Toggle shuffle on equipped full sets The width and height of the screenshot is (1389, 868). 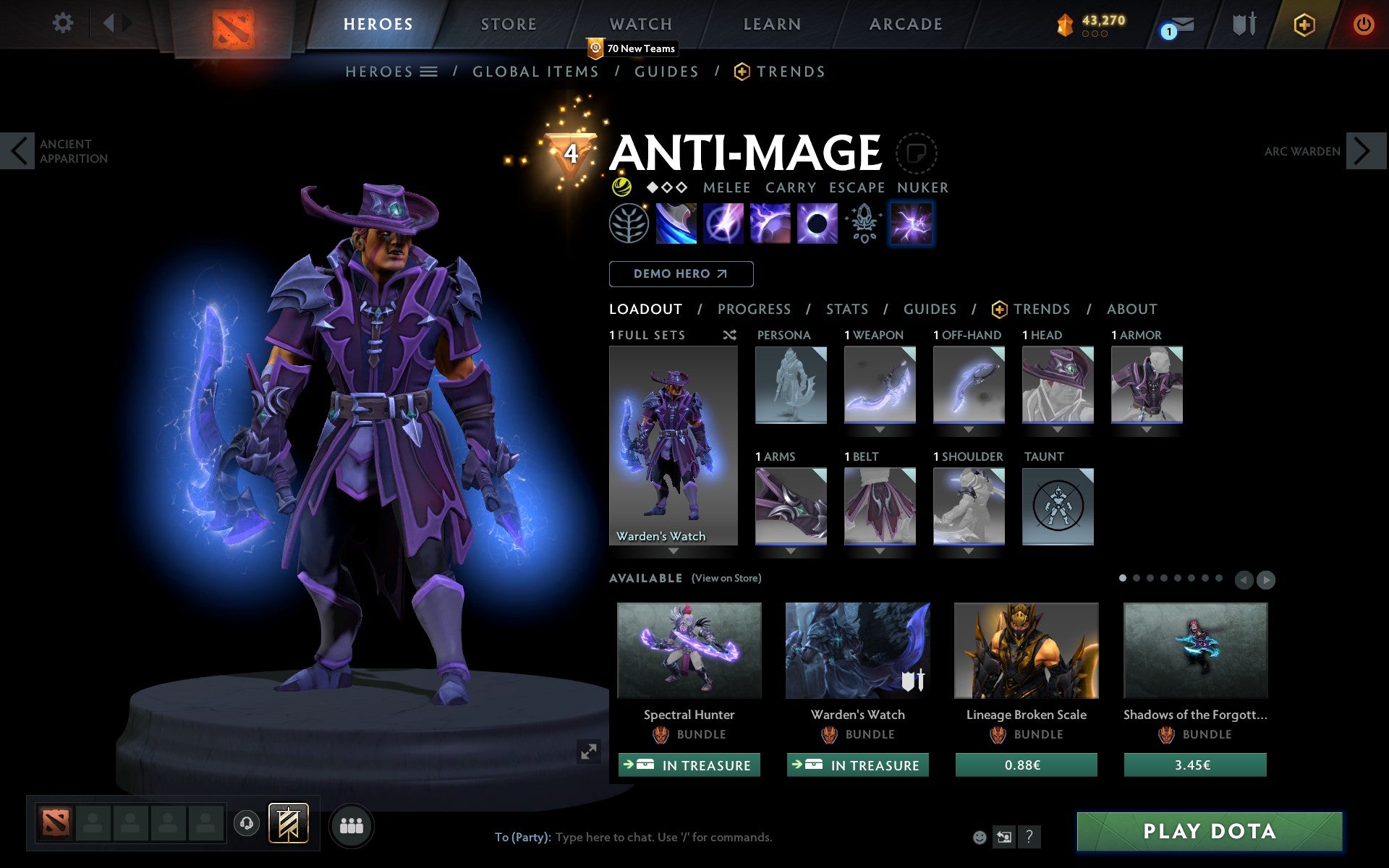tap(729, 335)
